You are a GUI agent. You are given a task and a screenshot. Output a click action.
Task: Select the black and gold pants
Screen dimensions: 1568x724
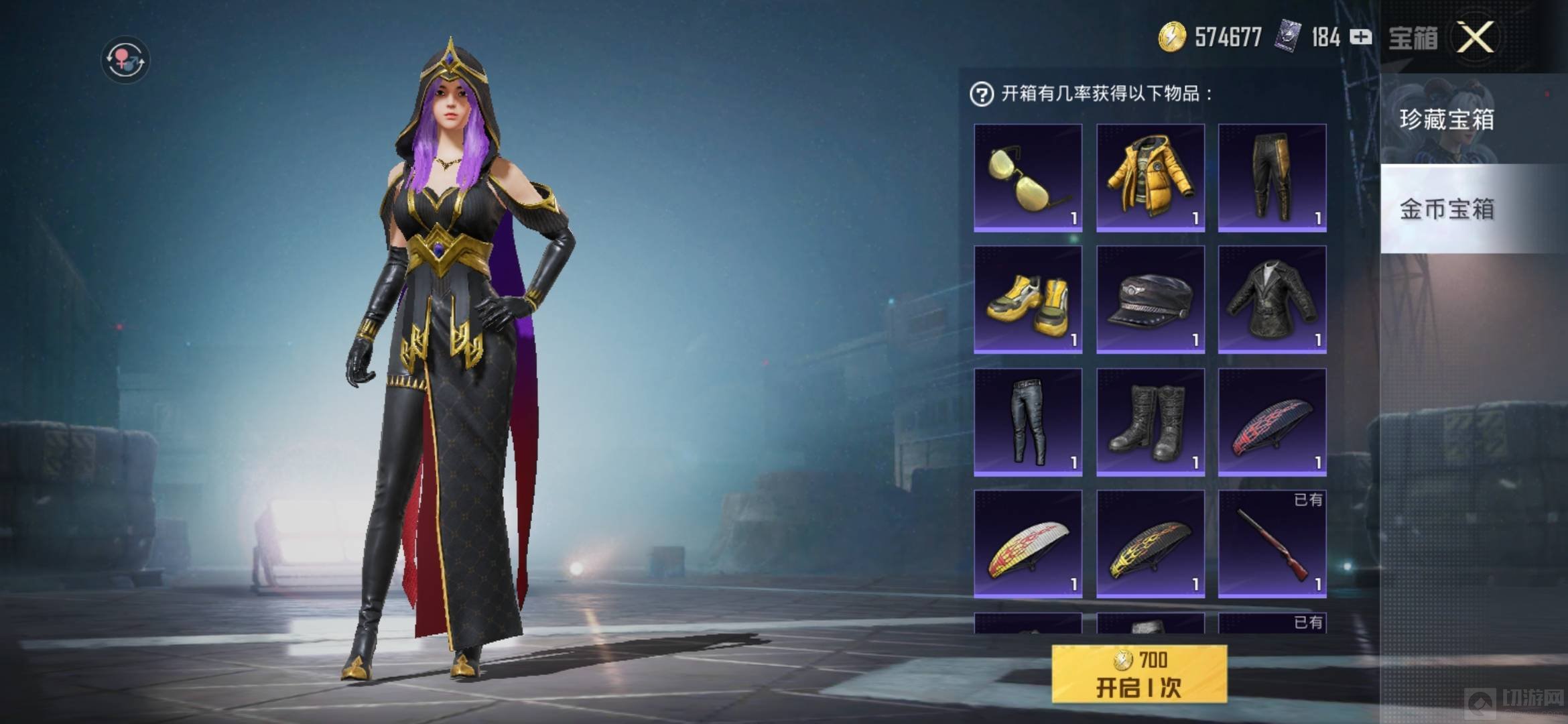point(1272,178)
